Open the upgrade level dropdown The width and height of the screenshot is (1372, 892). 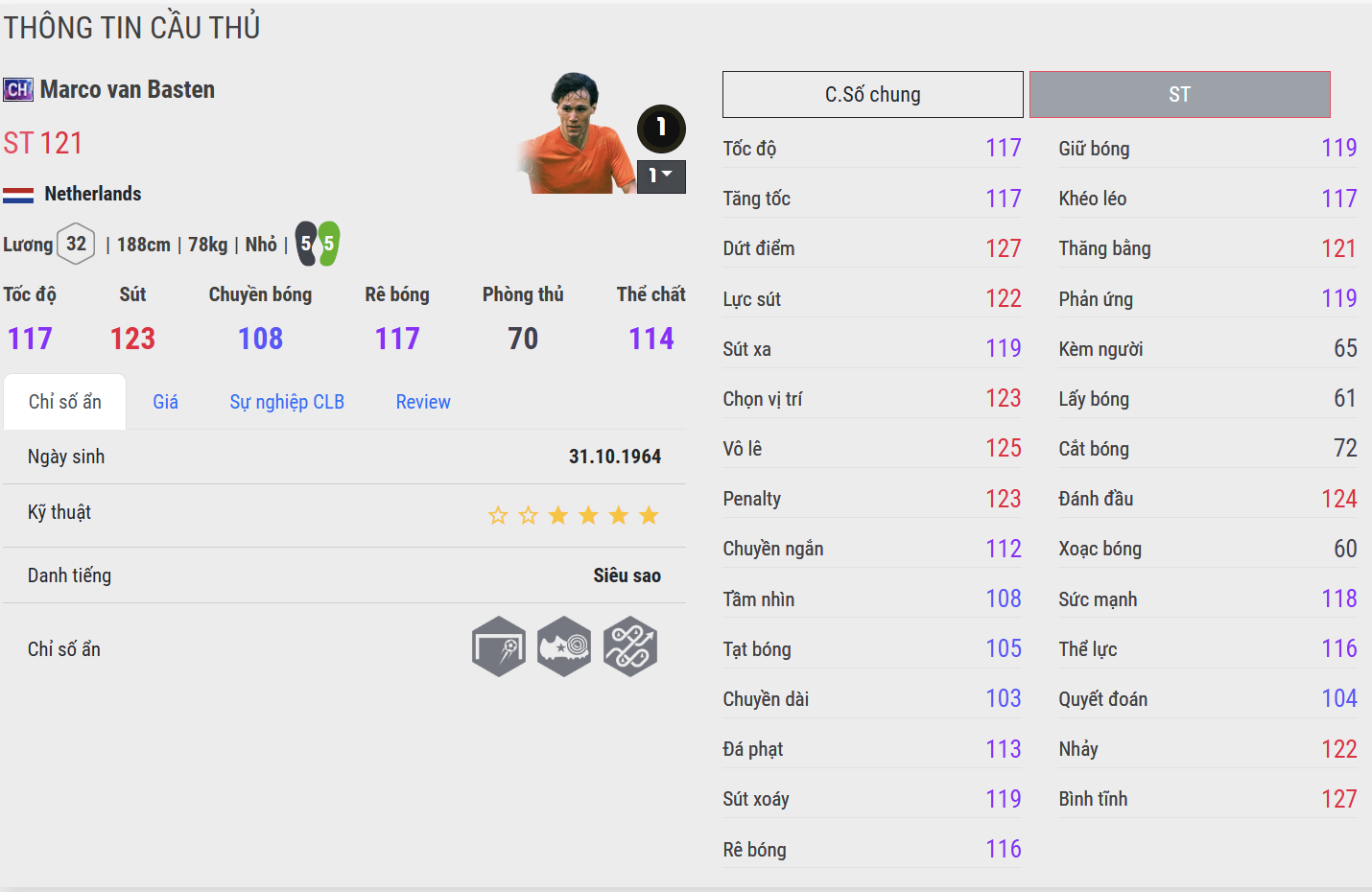pos(661,176)
